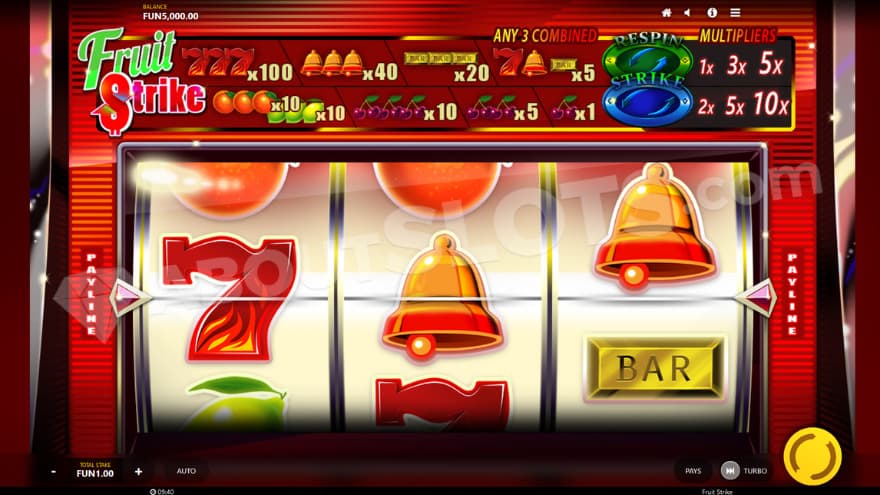Open the AUTO spin options
This screenshot has width=880, height=495.
(x=186, y=471)
